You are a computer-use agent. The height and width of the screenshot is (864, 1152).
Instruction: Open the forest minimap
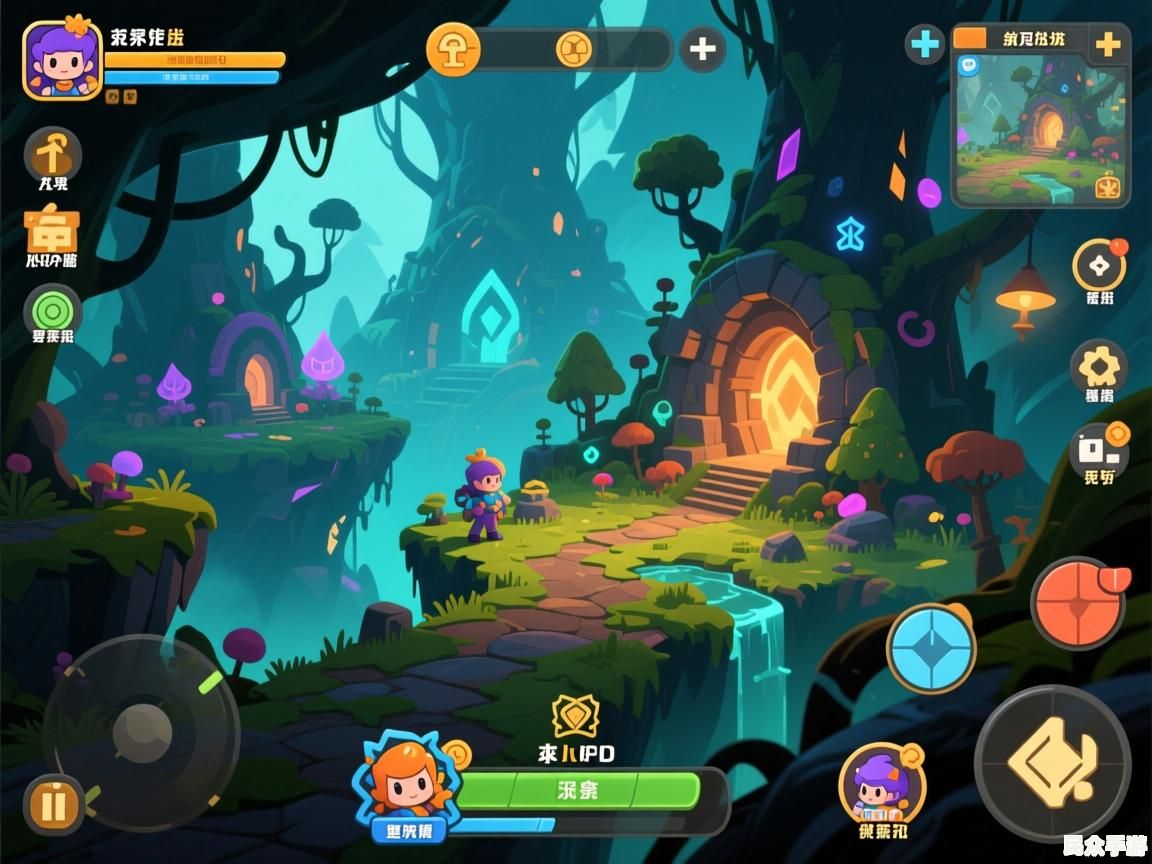[1040, 130]
